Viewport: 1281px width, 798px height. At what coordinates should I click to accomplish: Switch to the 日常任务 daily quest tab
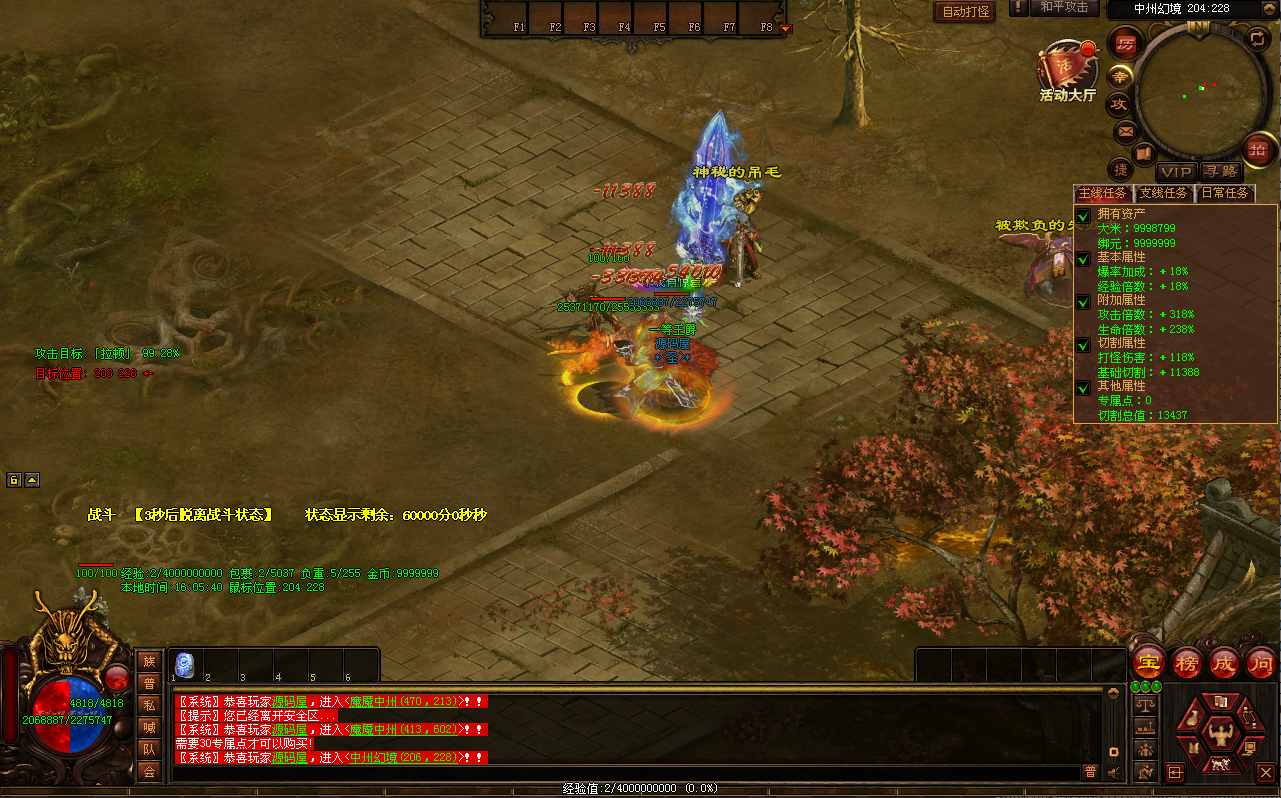pos(1224,193)
